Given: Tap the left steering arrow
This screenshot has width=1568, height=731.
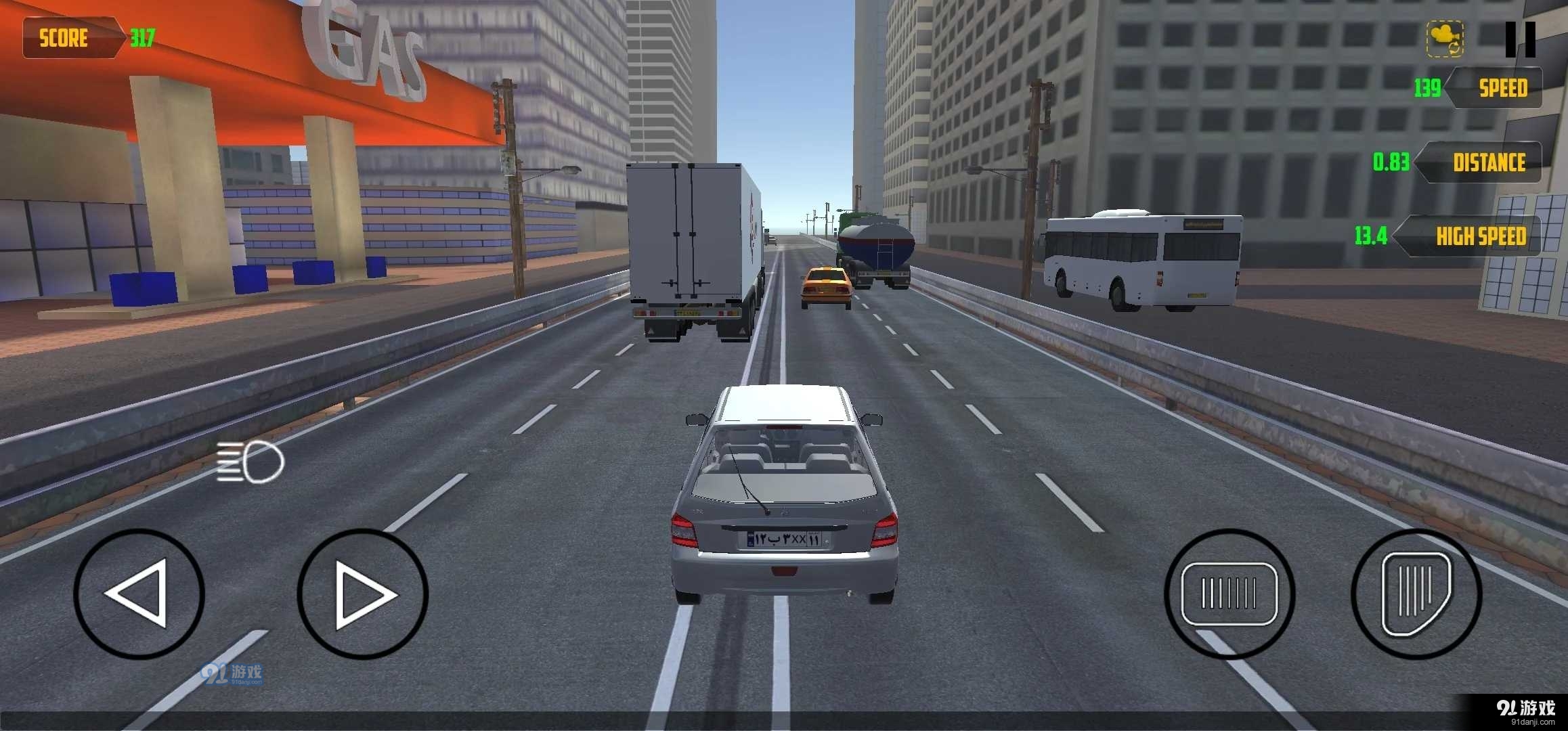Looking at the screenshot, I should pos(140,594).
